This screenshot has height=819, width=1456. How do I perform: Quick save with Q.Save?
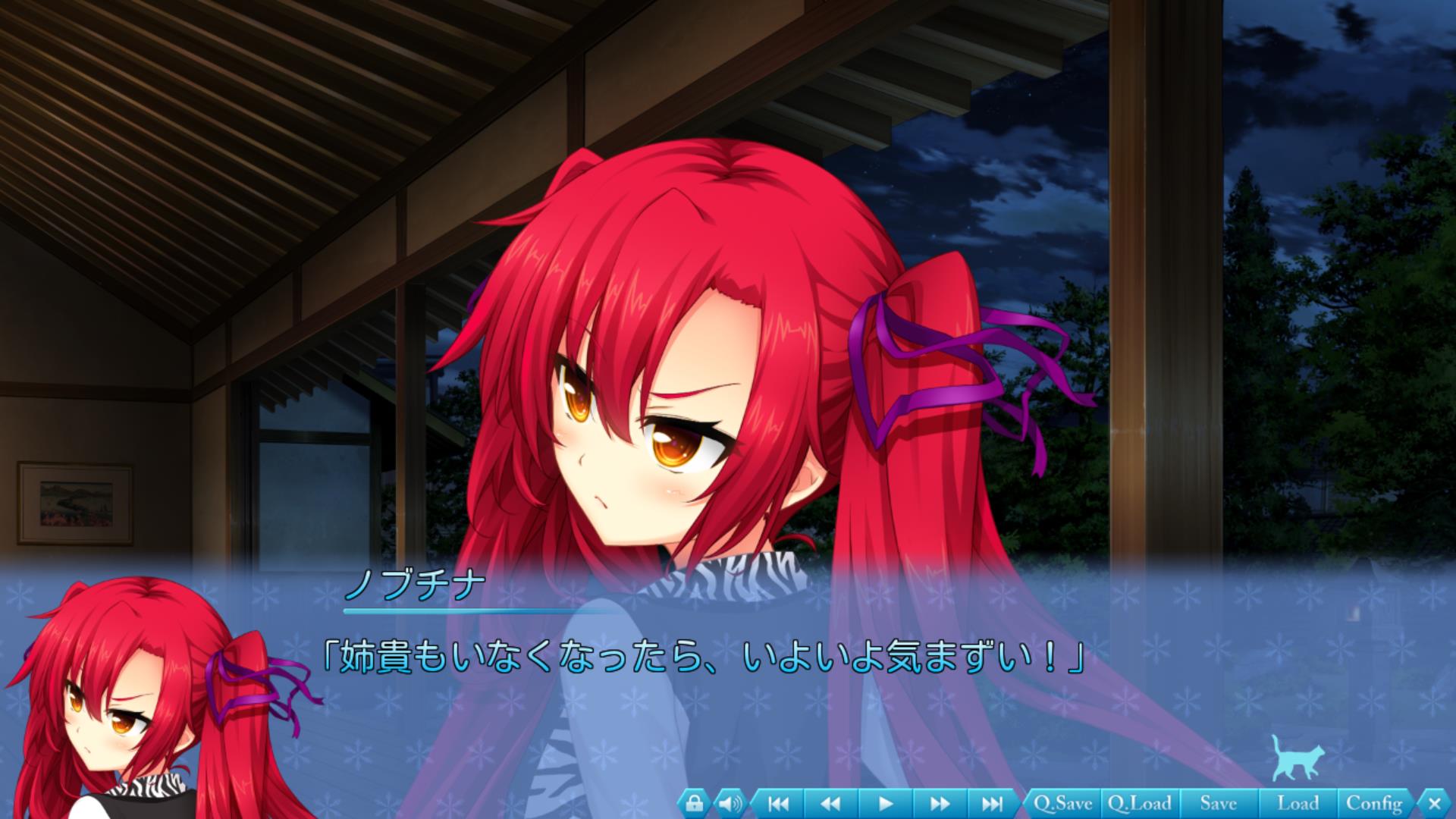tap(1062, 802)
